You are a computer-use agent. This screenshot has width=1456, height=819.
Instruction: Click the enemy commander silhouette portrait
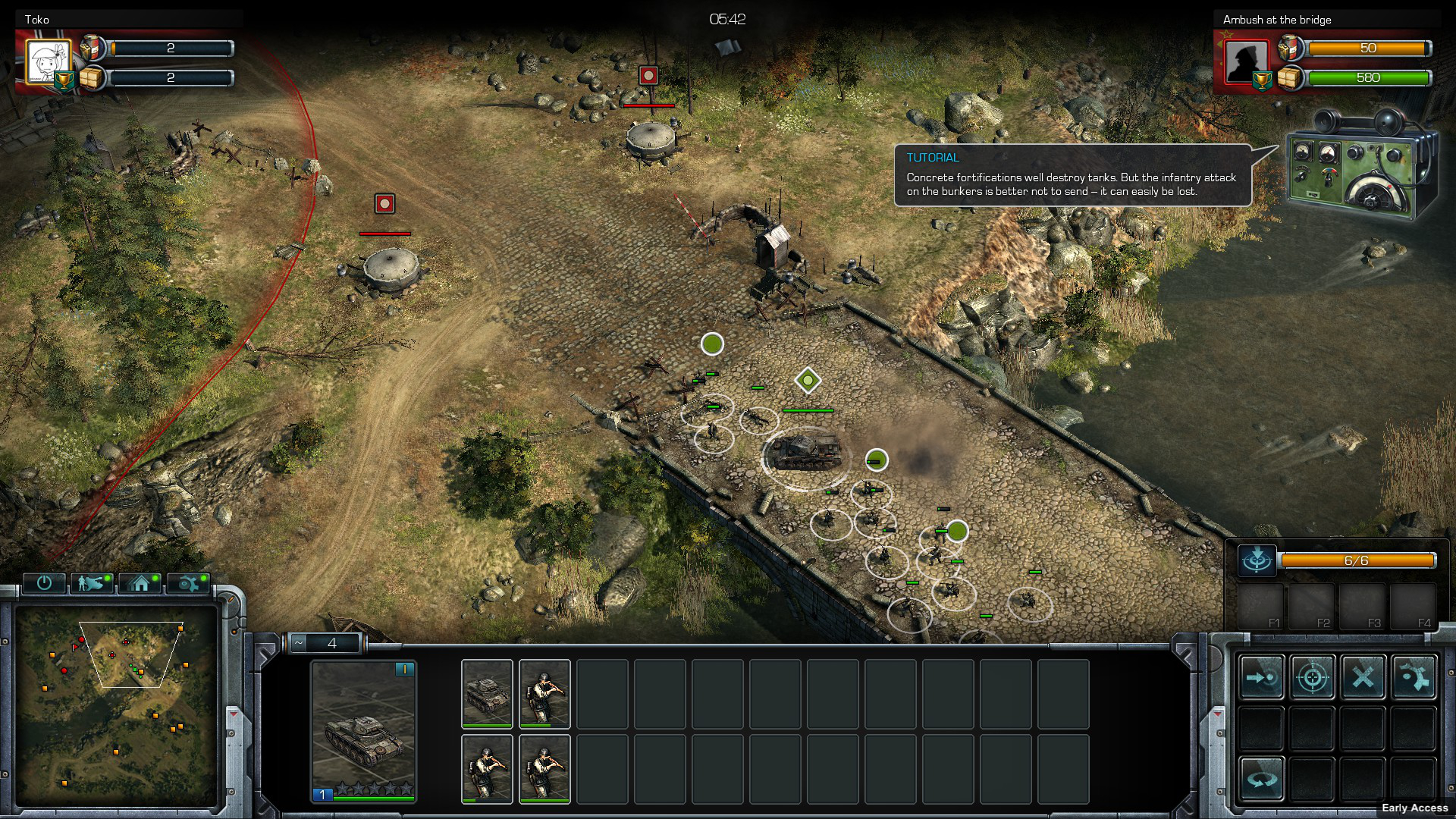tap(1246, 61)
